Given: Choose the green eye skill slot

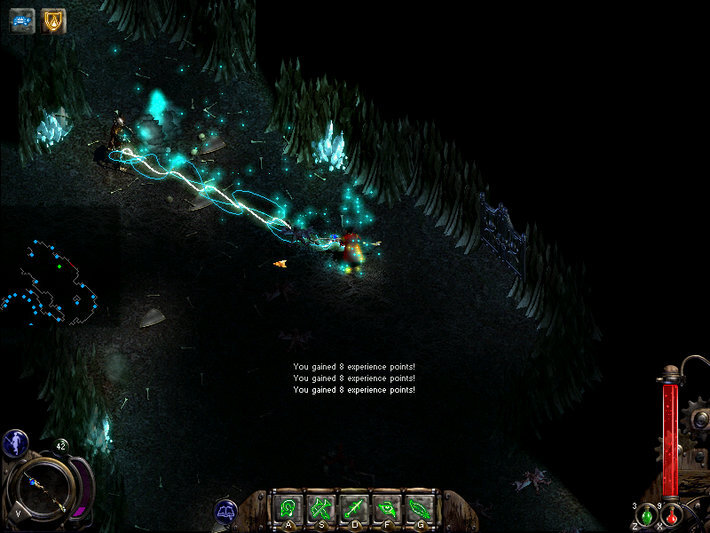Looking at the screenshot, I should [387, 507].
